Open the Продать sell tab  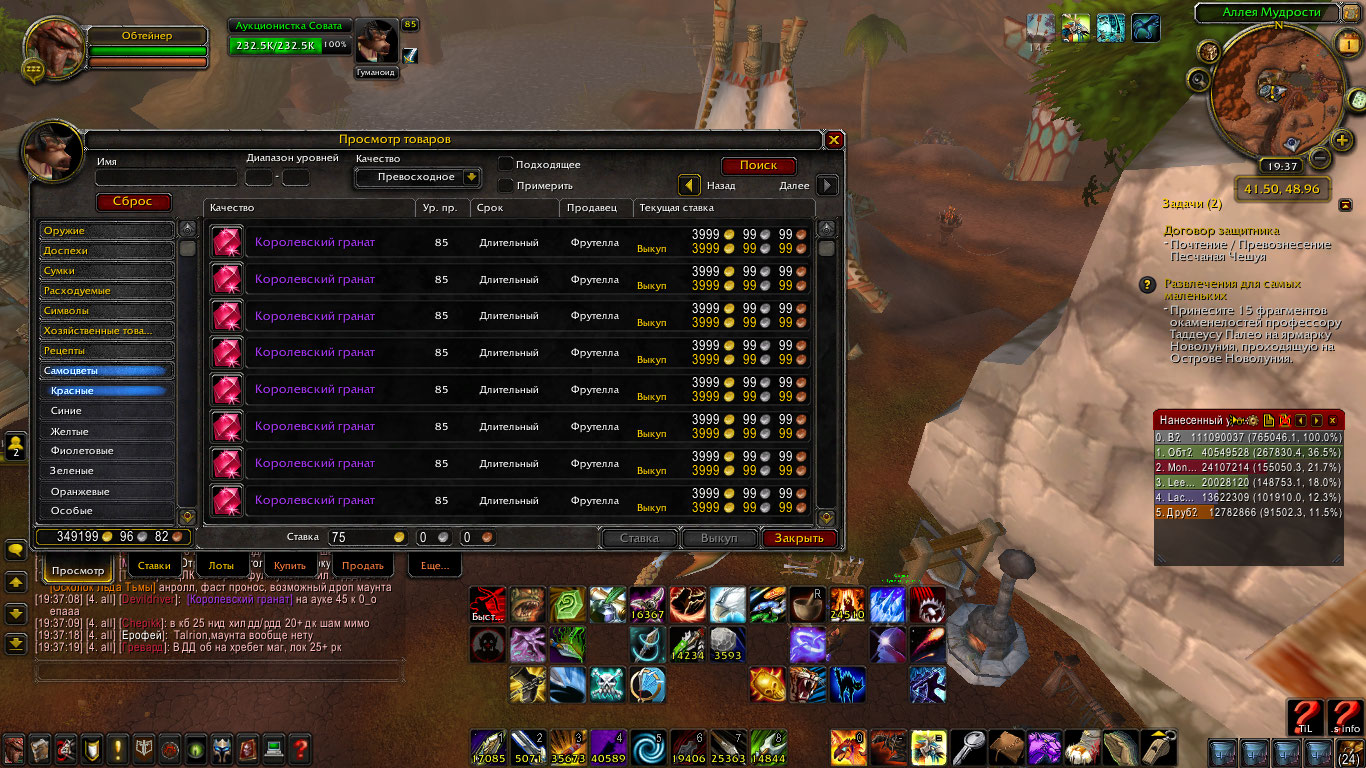point(362,566)
